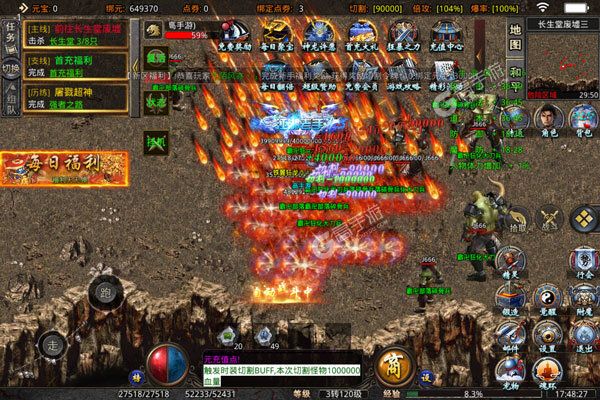Viewport: 600px width, 400px height.
Task: Toggle the 和平 peace mode button
Action: [x=516, y=79]
